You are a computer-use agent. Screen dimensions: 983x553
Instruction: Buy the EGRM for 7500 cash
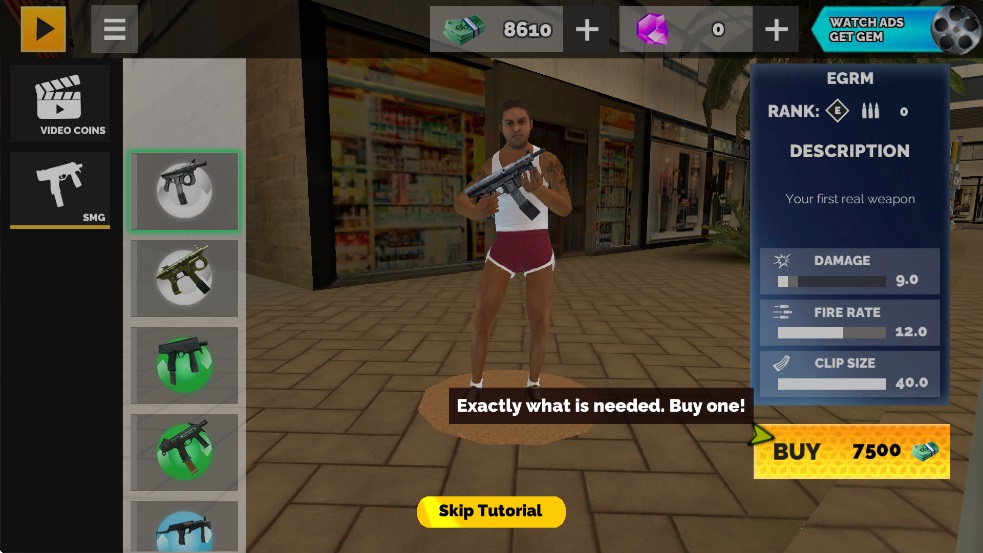pos(851,452)
